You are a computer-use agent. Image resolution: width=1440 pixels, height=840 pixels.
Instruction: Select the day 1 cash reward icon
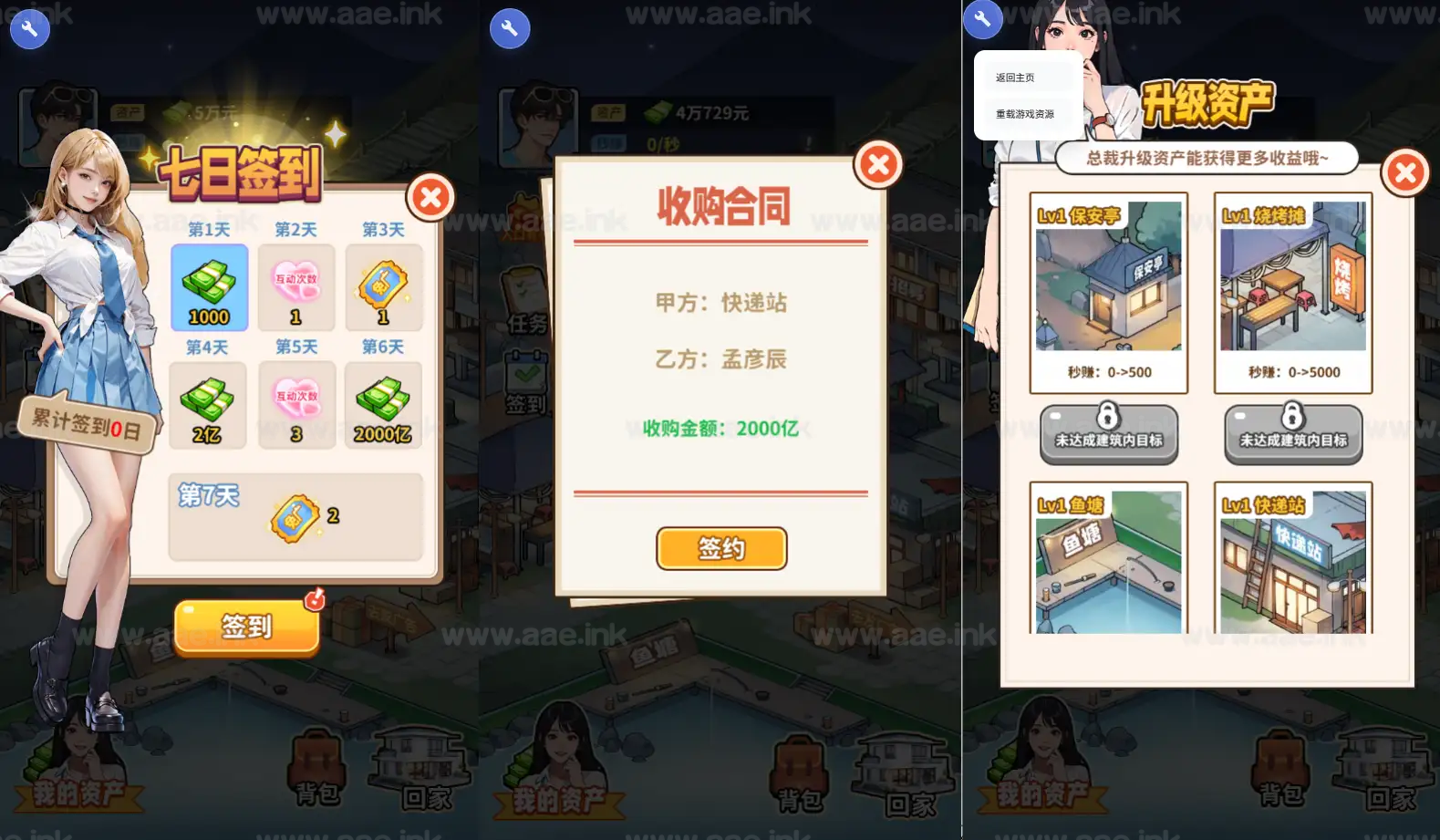pos(208,288)
